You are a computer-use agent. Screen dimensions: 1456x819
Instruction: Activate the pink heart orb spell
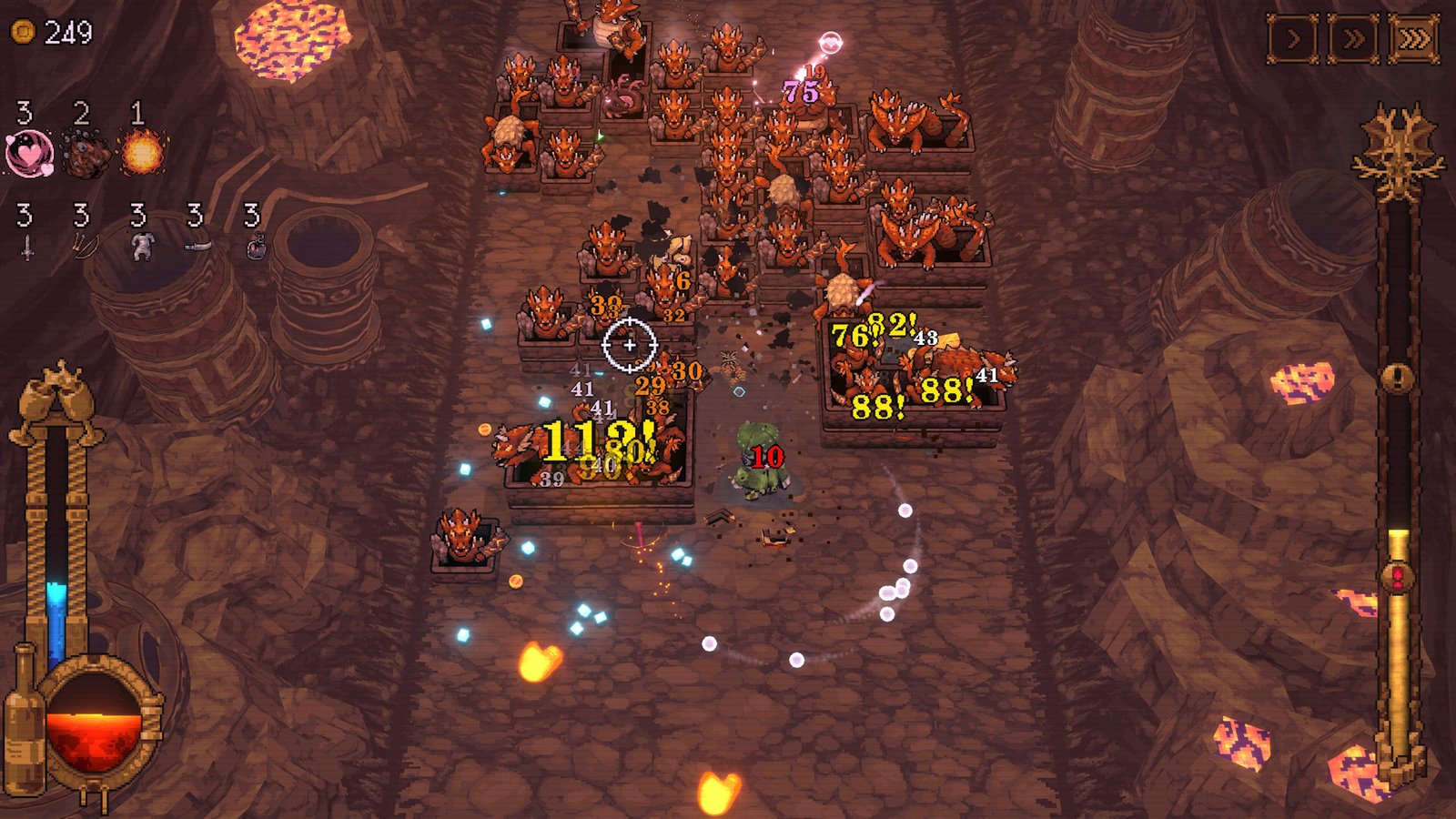pos(29,153)
